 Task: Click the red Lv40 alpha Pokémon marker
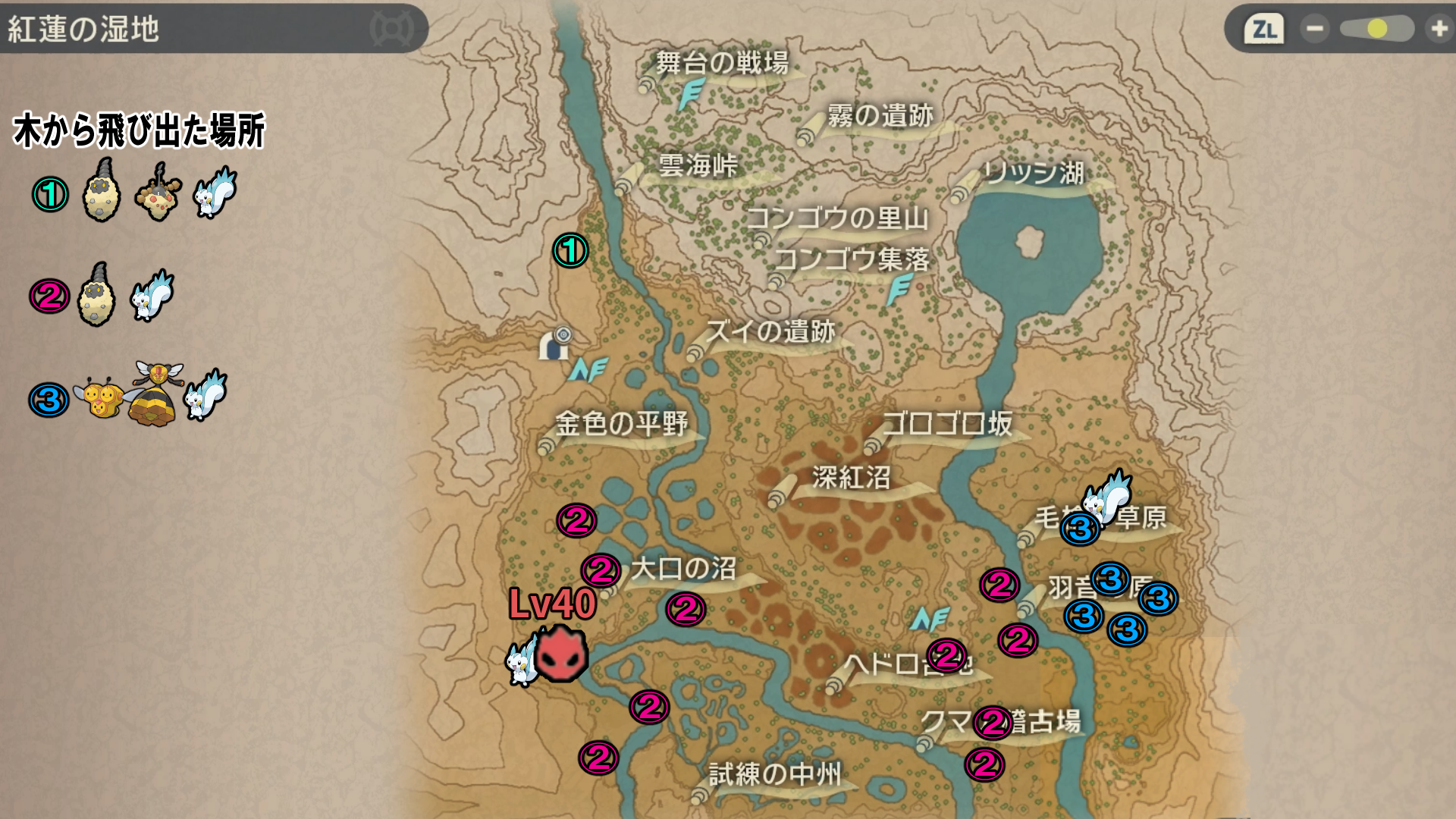tap(561, 654)
